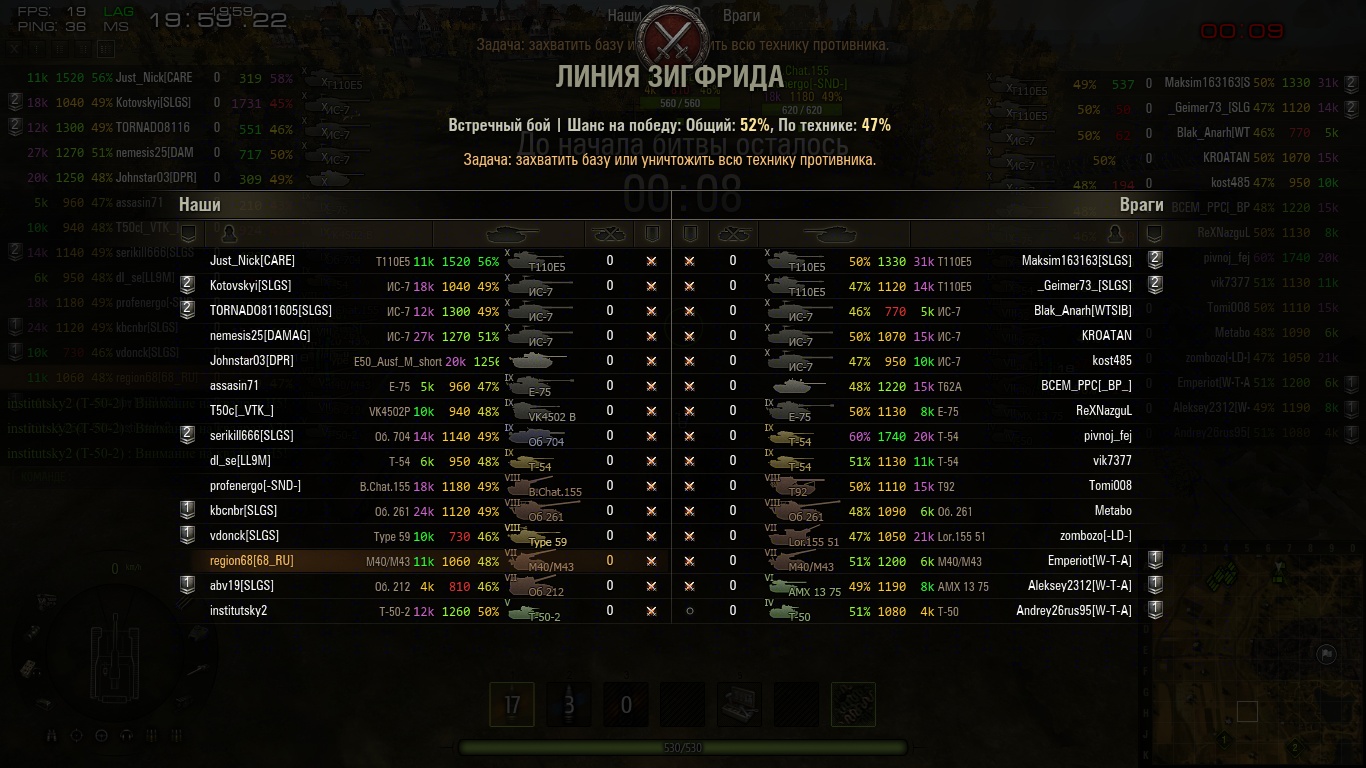Choose ally nemesis25[DAMAG] in the list

[260, 336]
